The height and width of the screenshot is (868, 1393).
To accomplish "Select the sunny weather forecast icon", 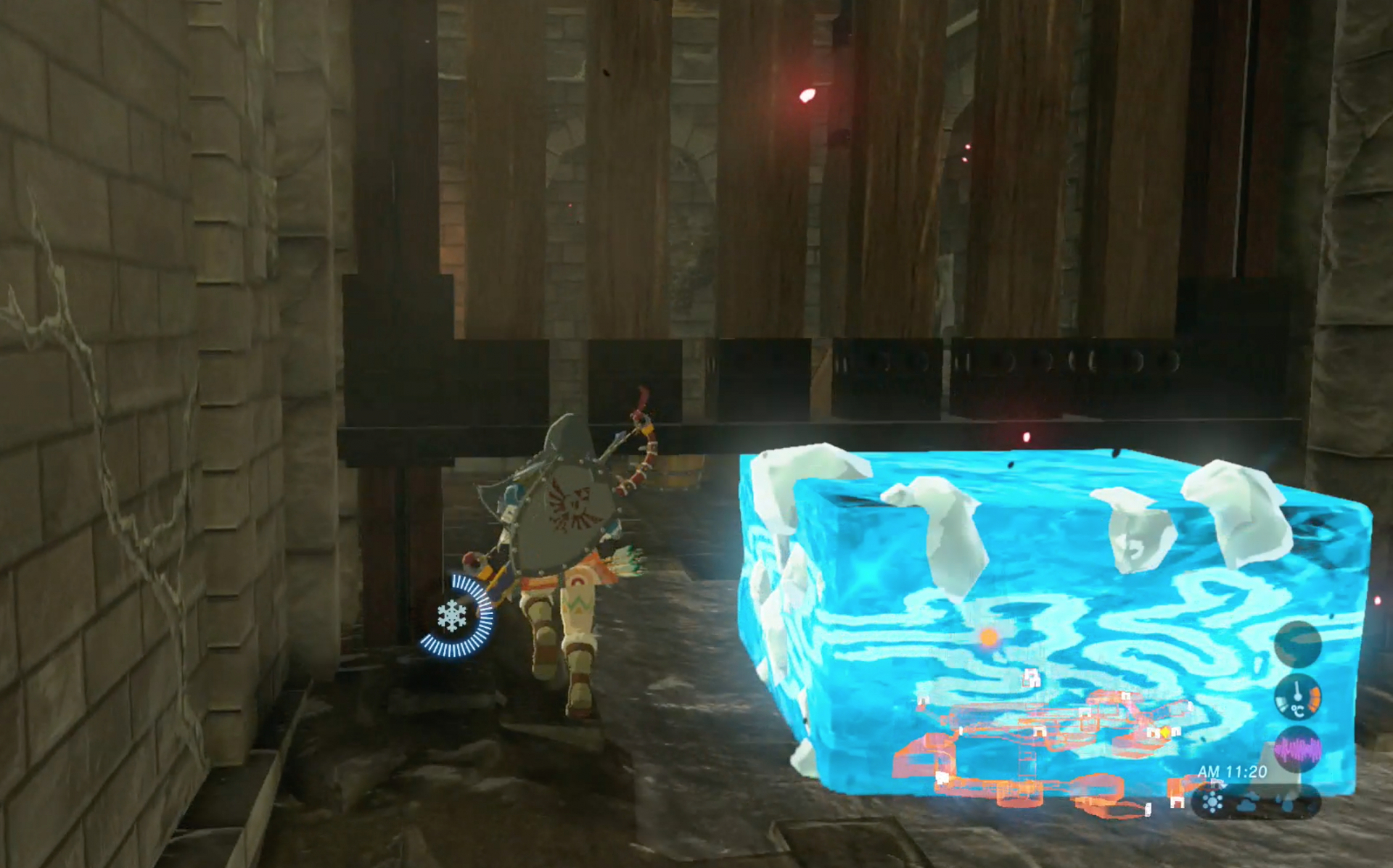I will click(x=1213, y=802).
